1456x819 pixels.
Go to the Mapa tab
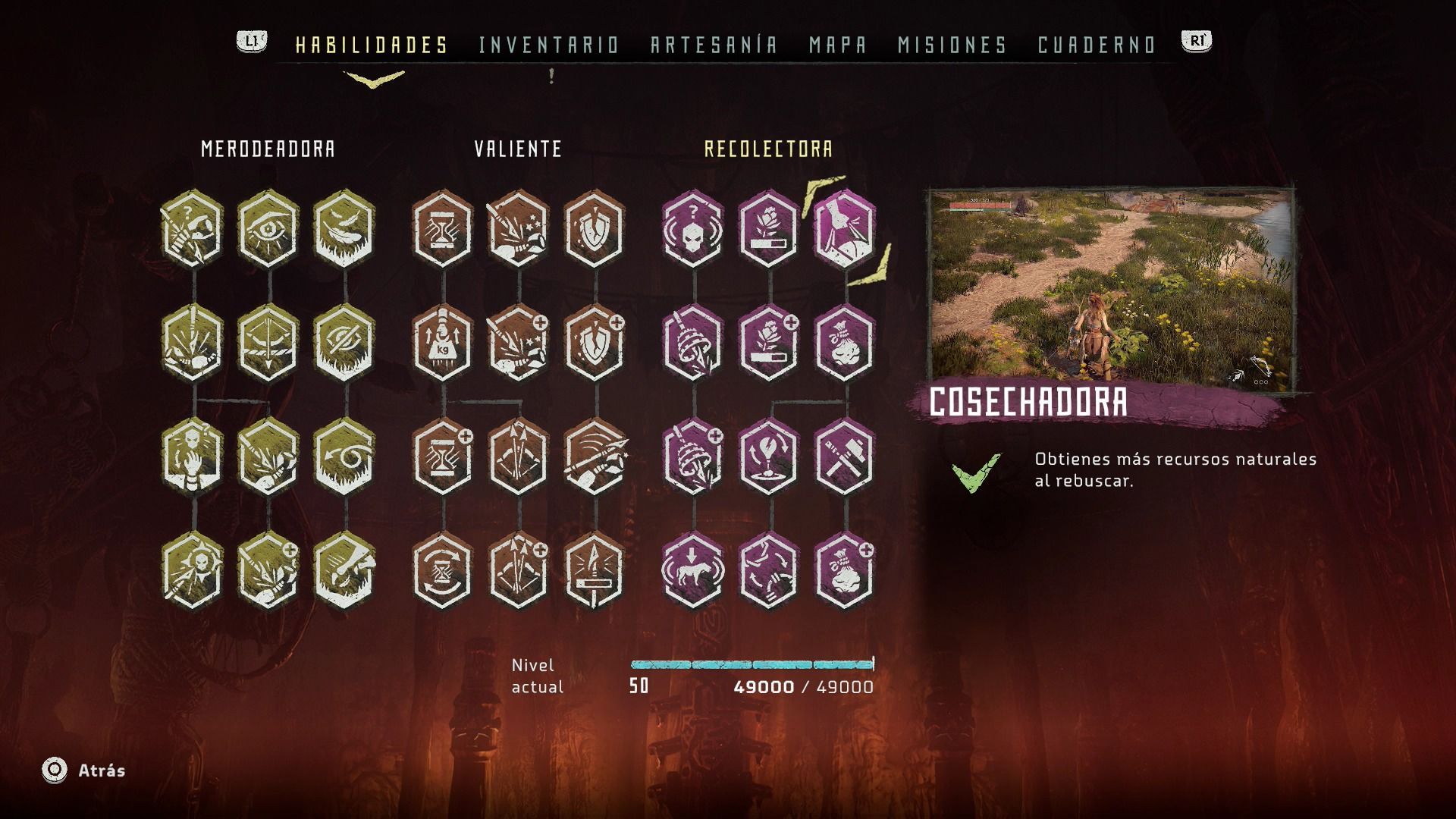click(838, 45)
